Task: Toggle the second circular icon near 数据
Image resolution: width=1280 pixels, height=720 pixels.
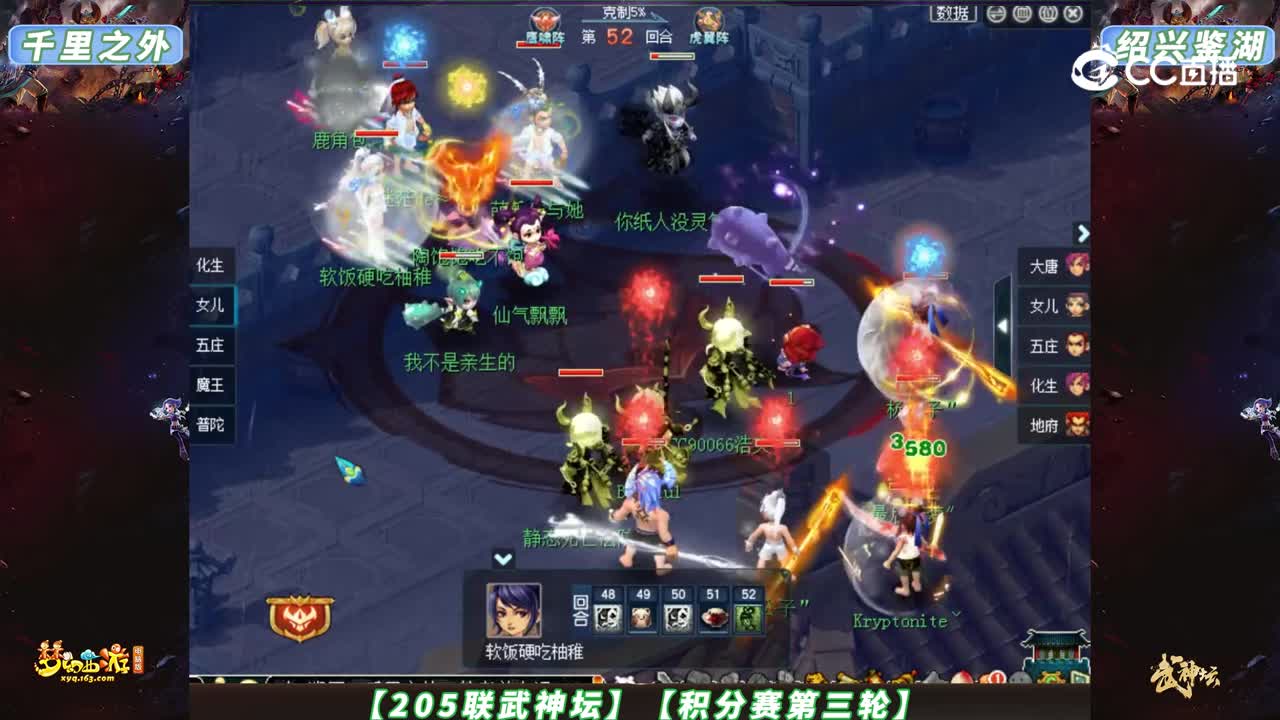Action: pyautogui.click(x=1023, y=13)
